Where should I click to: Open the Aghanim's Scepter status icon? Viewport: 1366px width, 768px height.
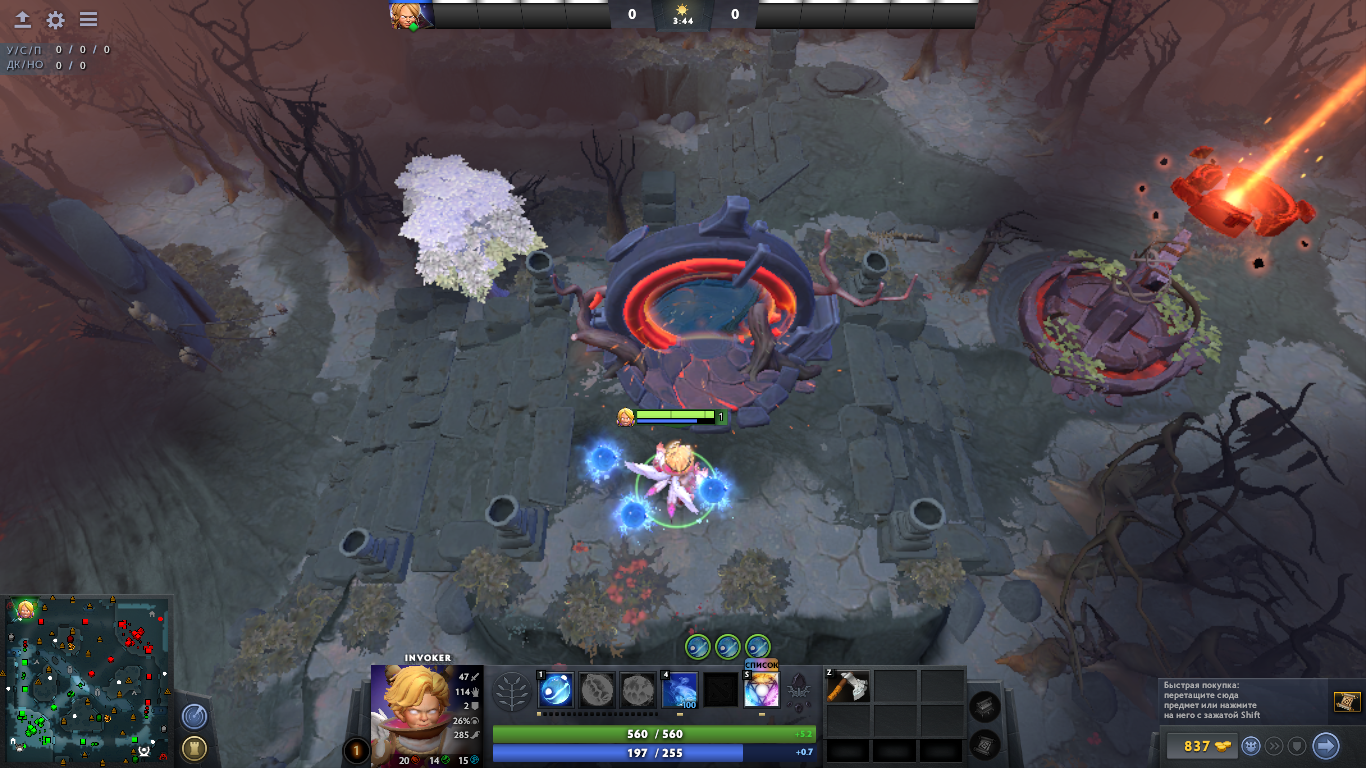pos(798,688)
